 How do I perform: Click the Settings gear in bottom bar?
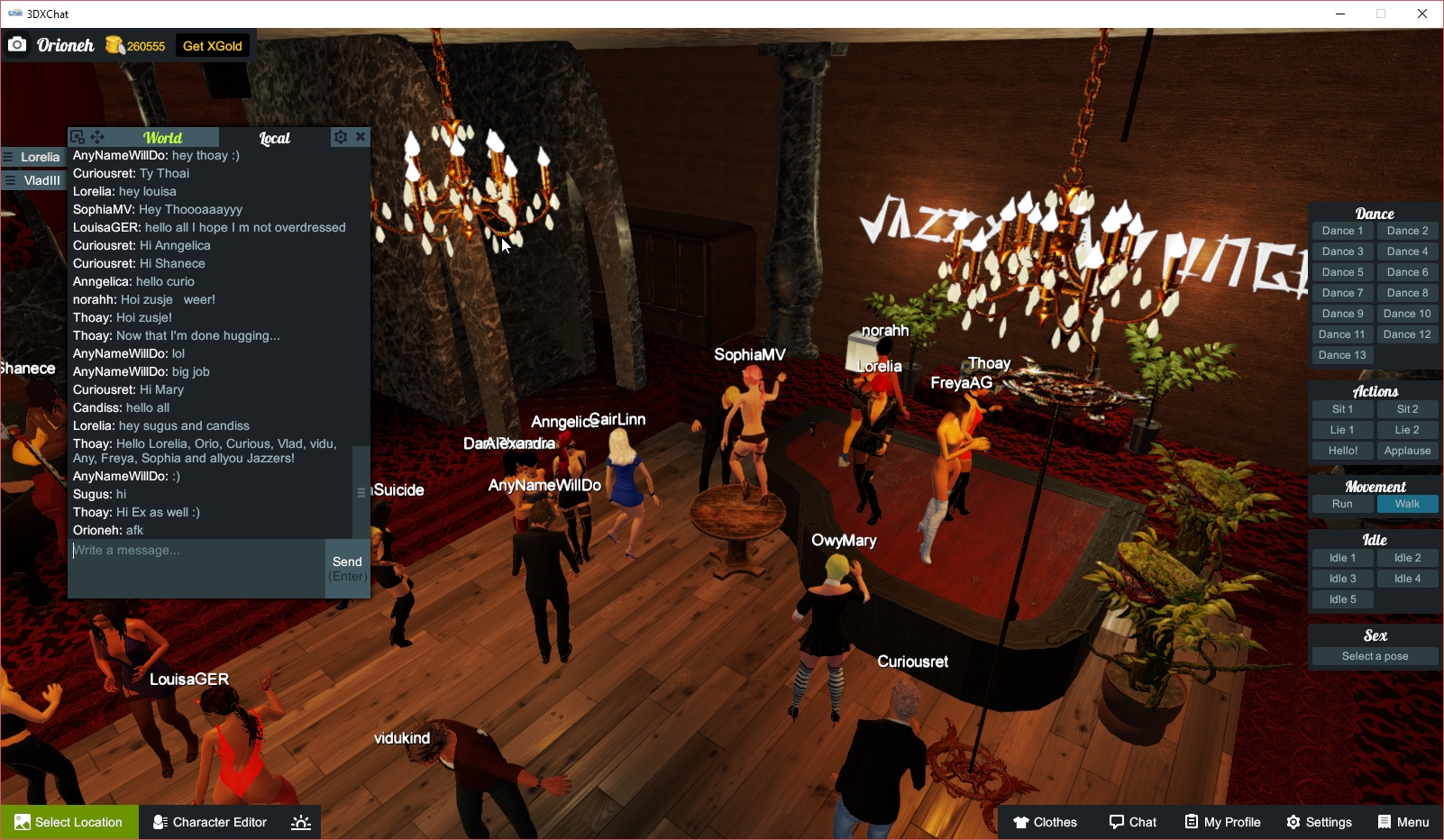point(1293,822)
